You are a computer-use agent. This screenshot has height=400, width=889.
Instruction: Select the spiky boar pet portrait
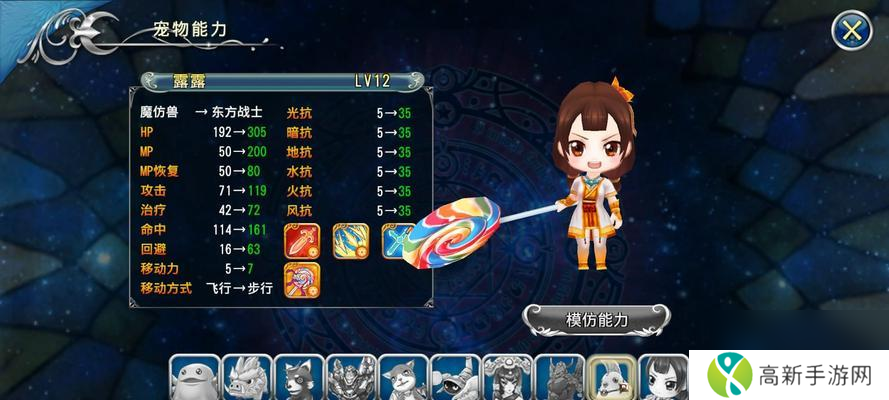(x=247, y=379)
